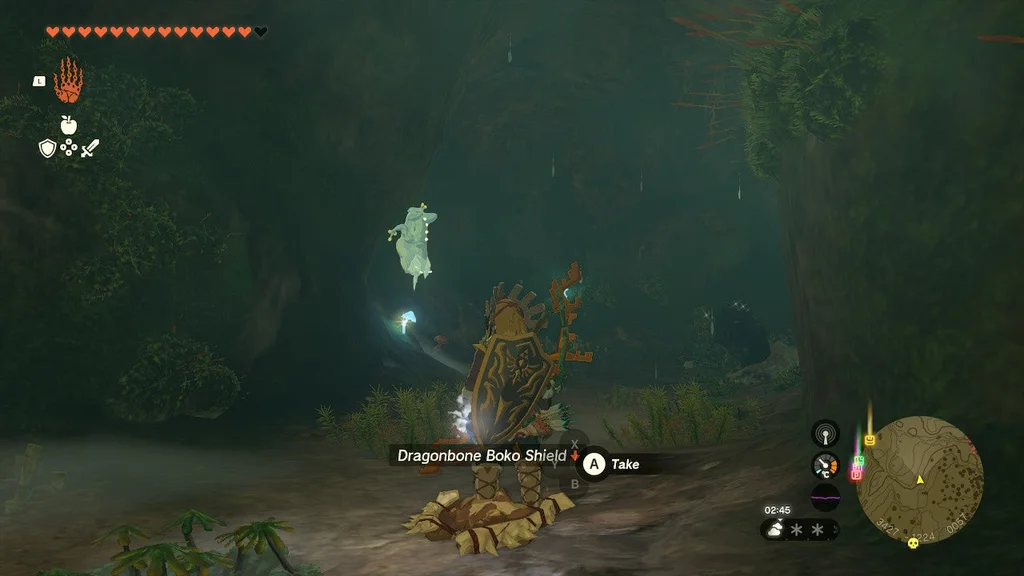Choose the apple quick-item icon
This screenshot has width=1024, height=576.
(68, 125)
